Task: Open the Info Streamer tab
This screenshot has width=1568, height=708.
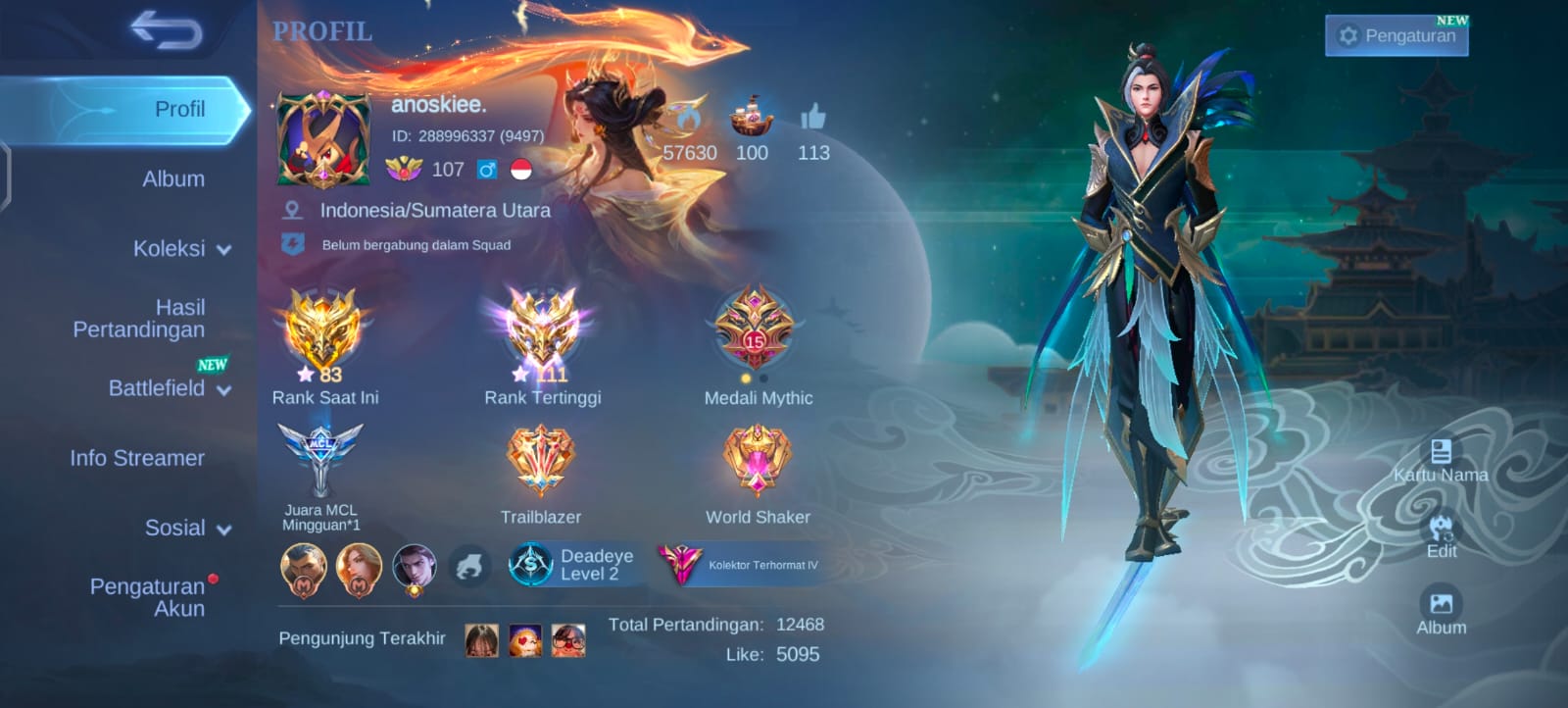Action: point(137,458)
